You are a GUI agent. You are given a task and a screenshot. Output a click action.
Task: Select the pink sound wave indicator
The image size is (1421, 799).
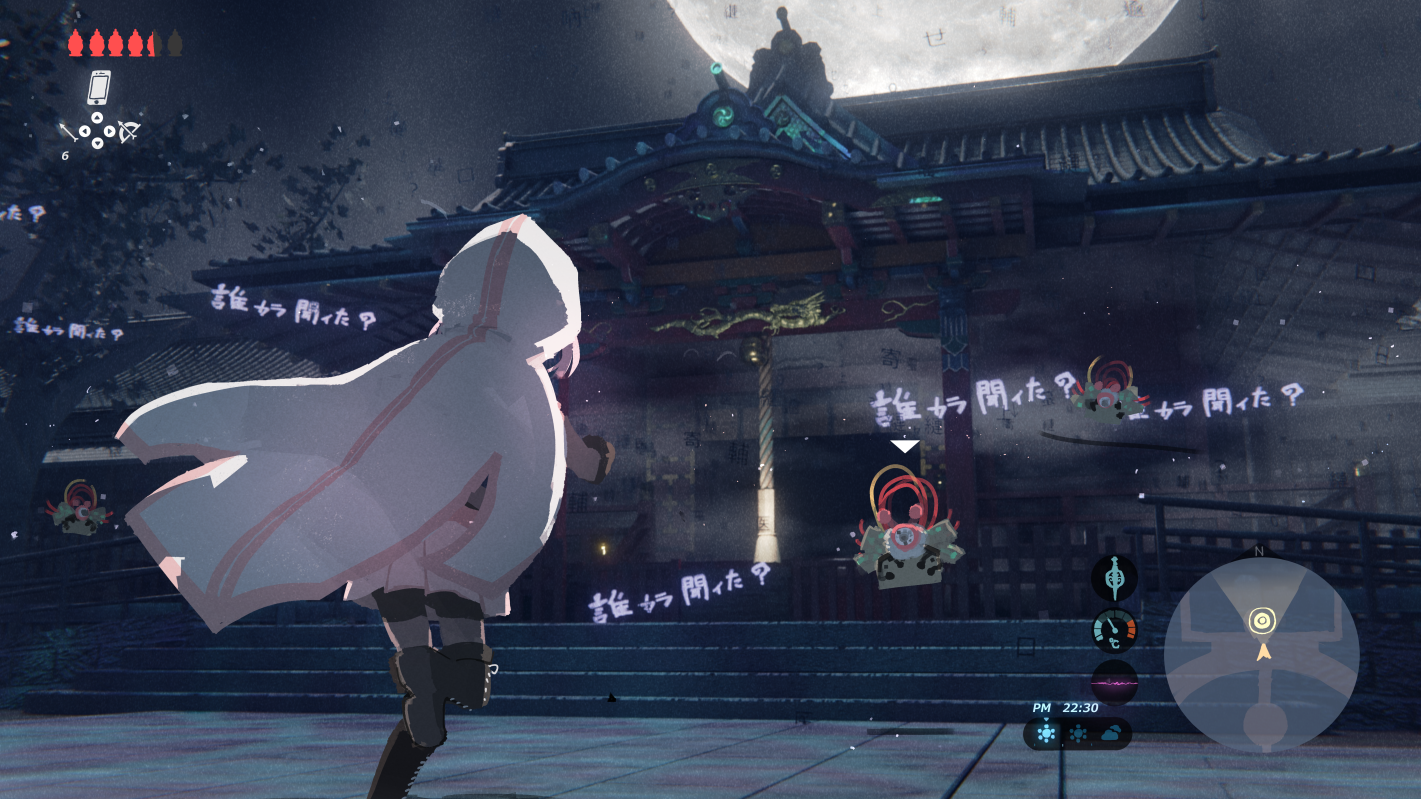tap(1114, 684)
